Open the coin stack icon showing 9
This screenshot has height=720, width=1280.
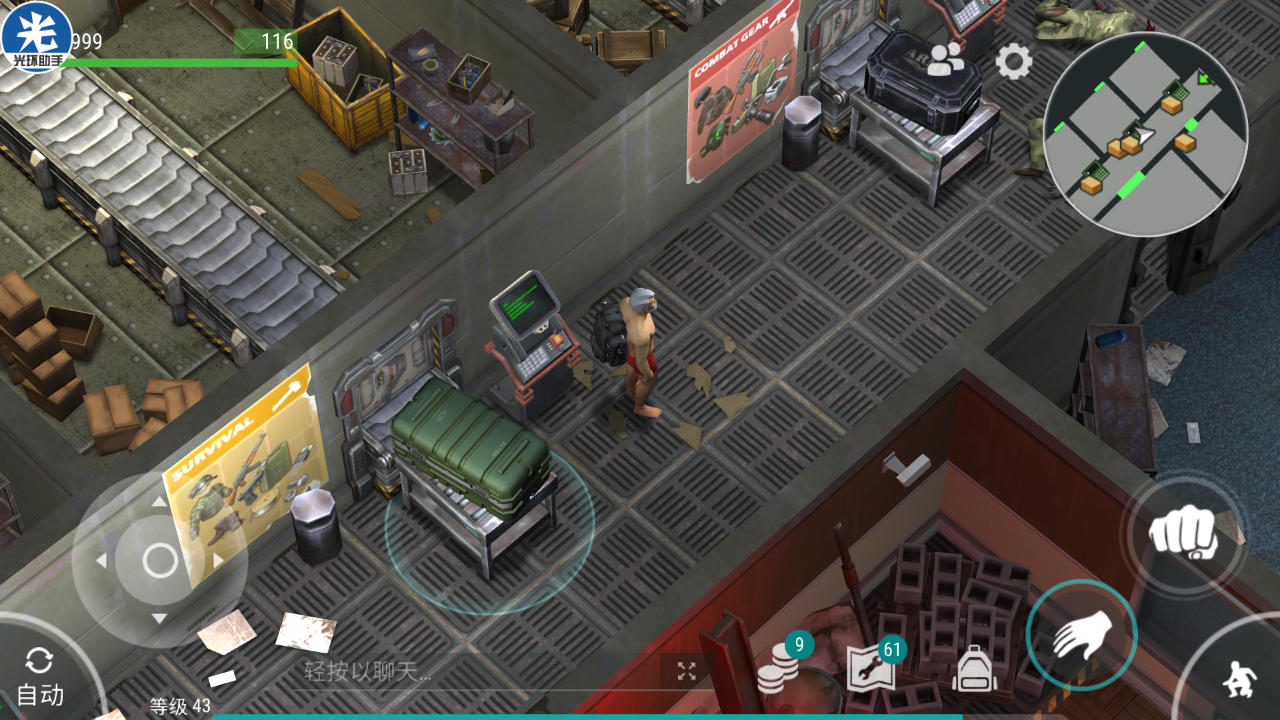pyautogui.click(x=780, y=665)
